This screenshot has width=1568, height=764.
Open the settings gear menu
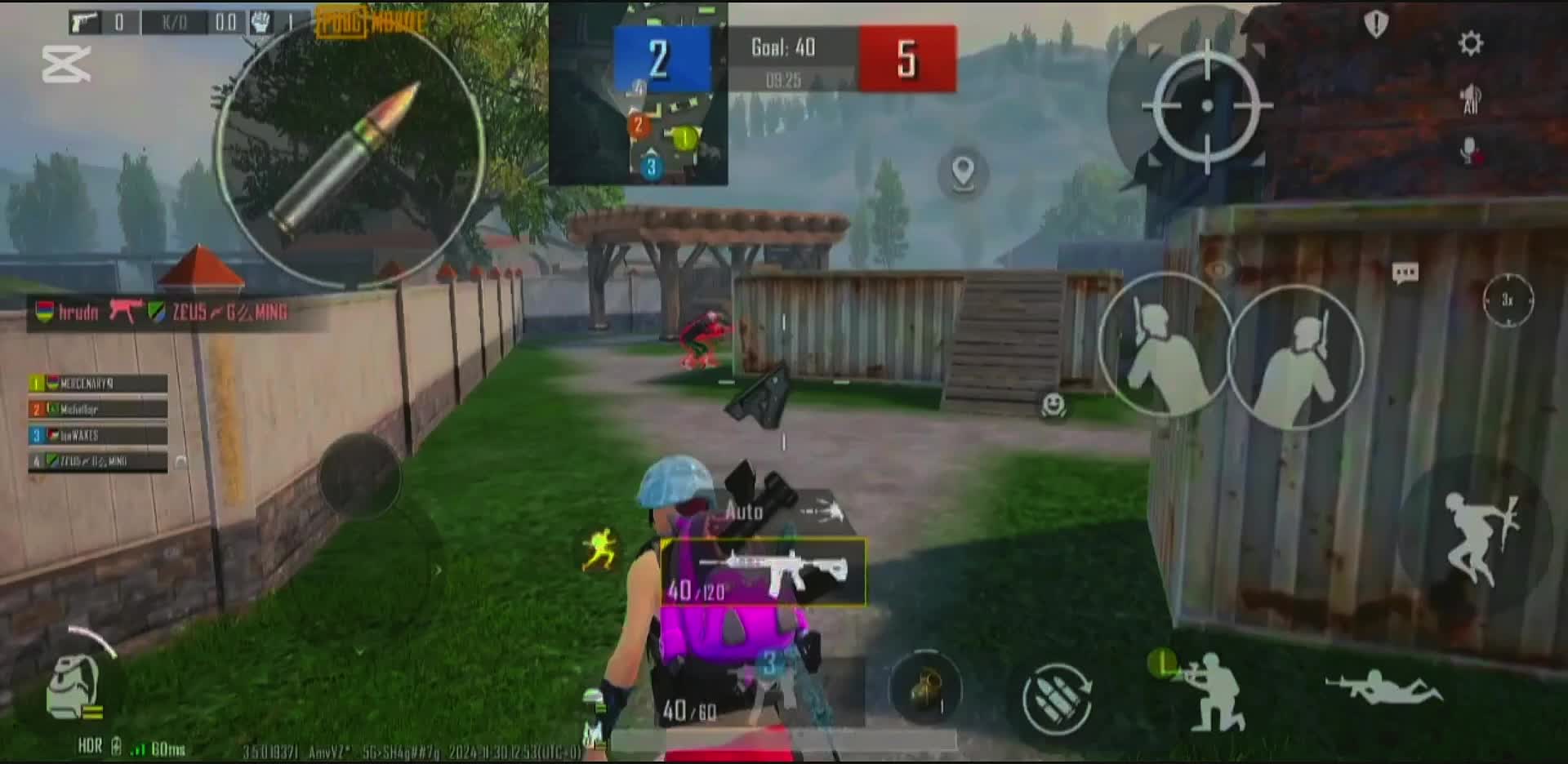click(1470, 43)
